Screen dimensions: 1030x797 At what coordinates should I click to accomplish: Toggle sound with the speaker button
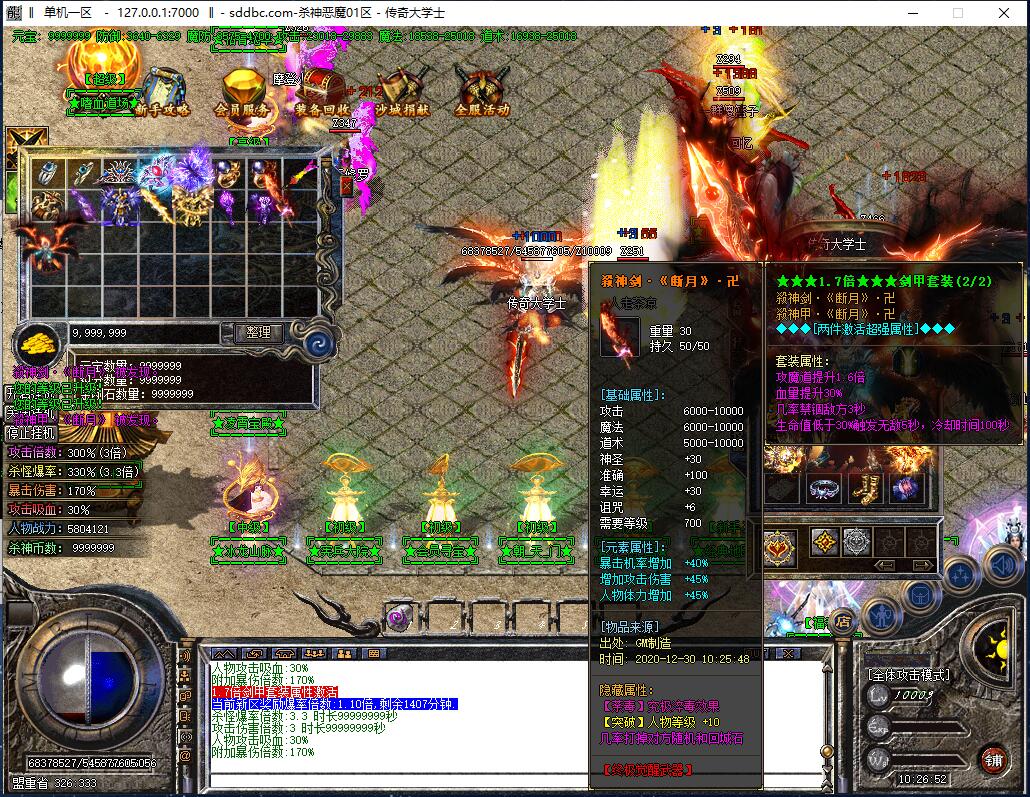point(1002,566)
